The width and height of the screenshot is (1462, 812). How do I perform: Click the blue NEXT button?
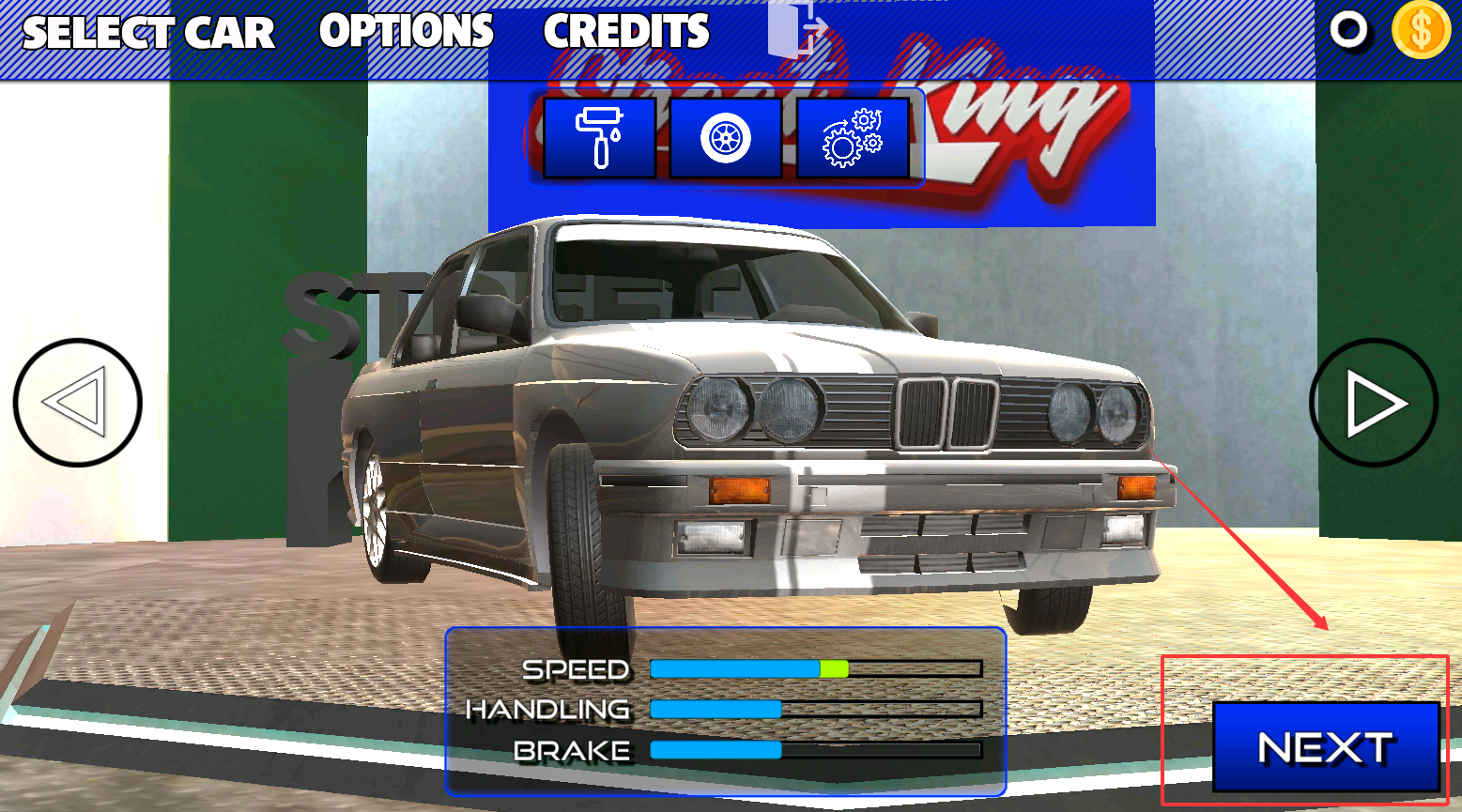[1325, 747]
